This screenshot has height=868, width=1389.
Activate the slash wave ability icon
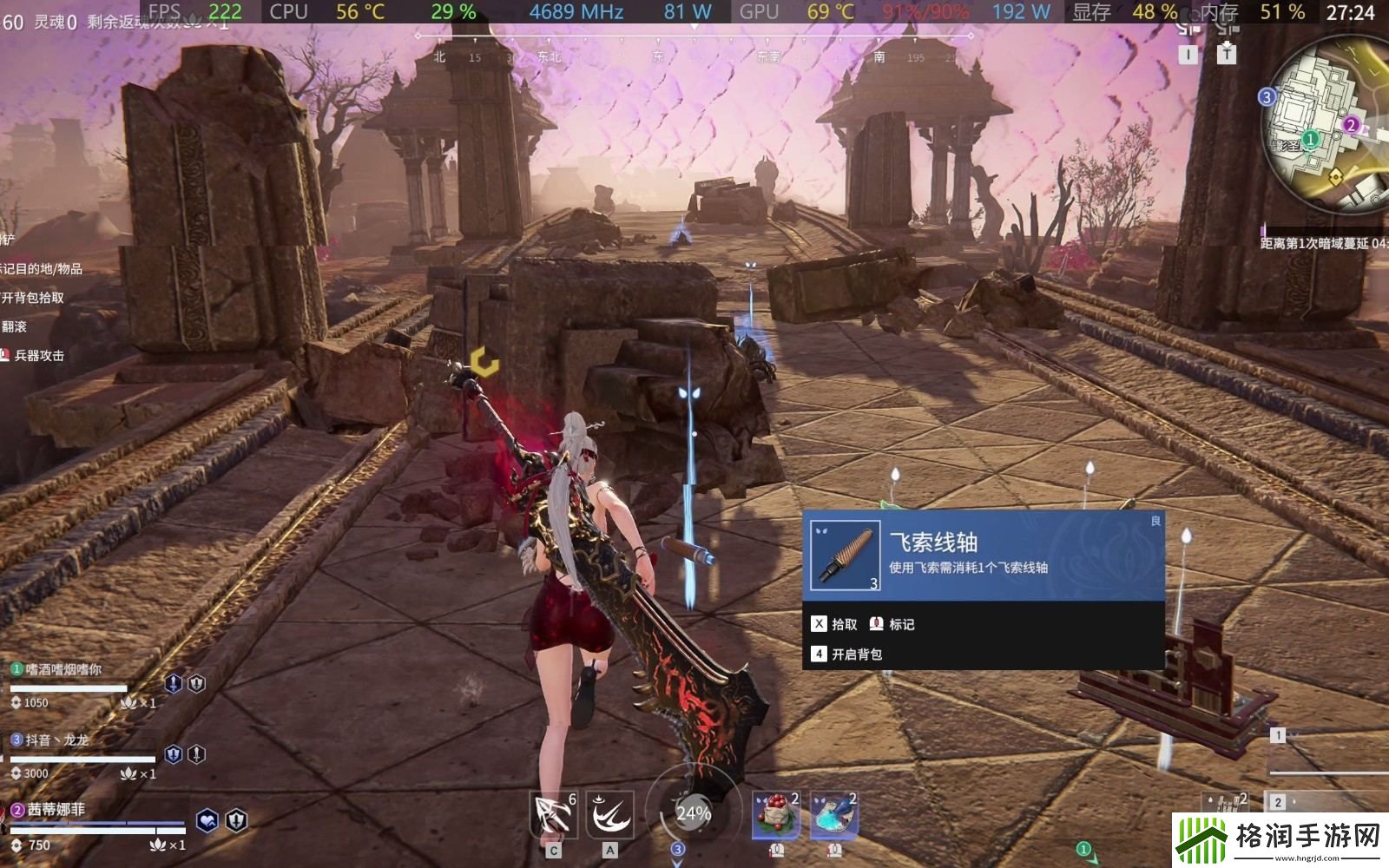pos(609,814)
